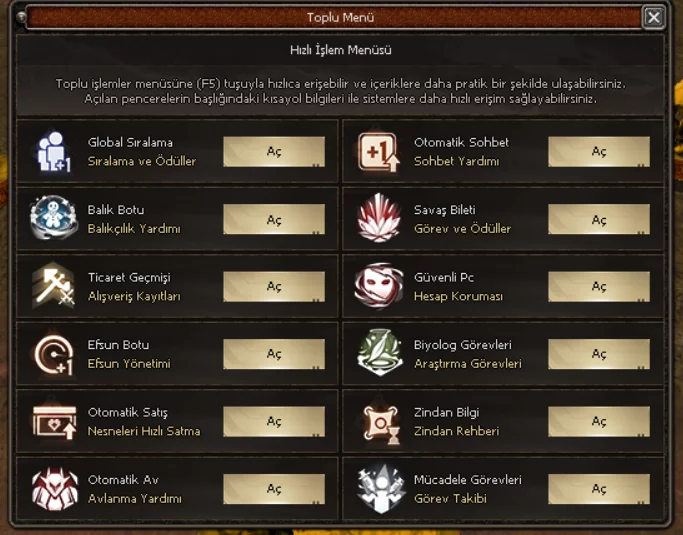Viewport: 683px width, 535px height.
Task: Choose the Otomatik Av demon mask icon
Action: [x=54, y=489]
